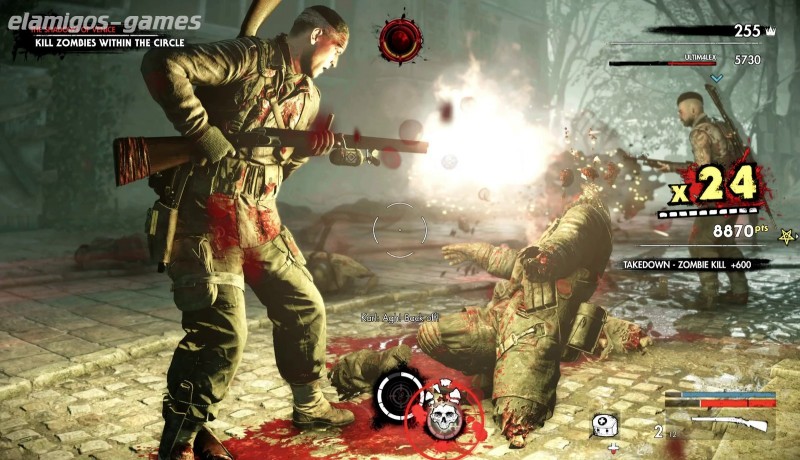800x460 pixels.
Task: Use the medkit item icon
Action: tap(602, 424)
